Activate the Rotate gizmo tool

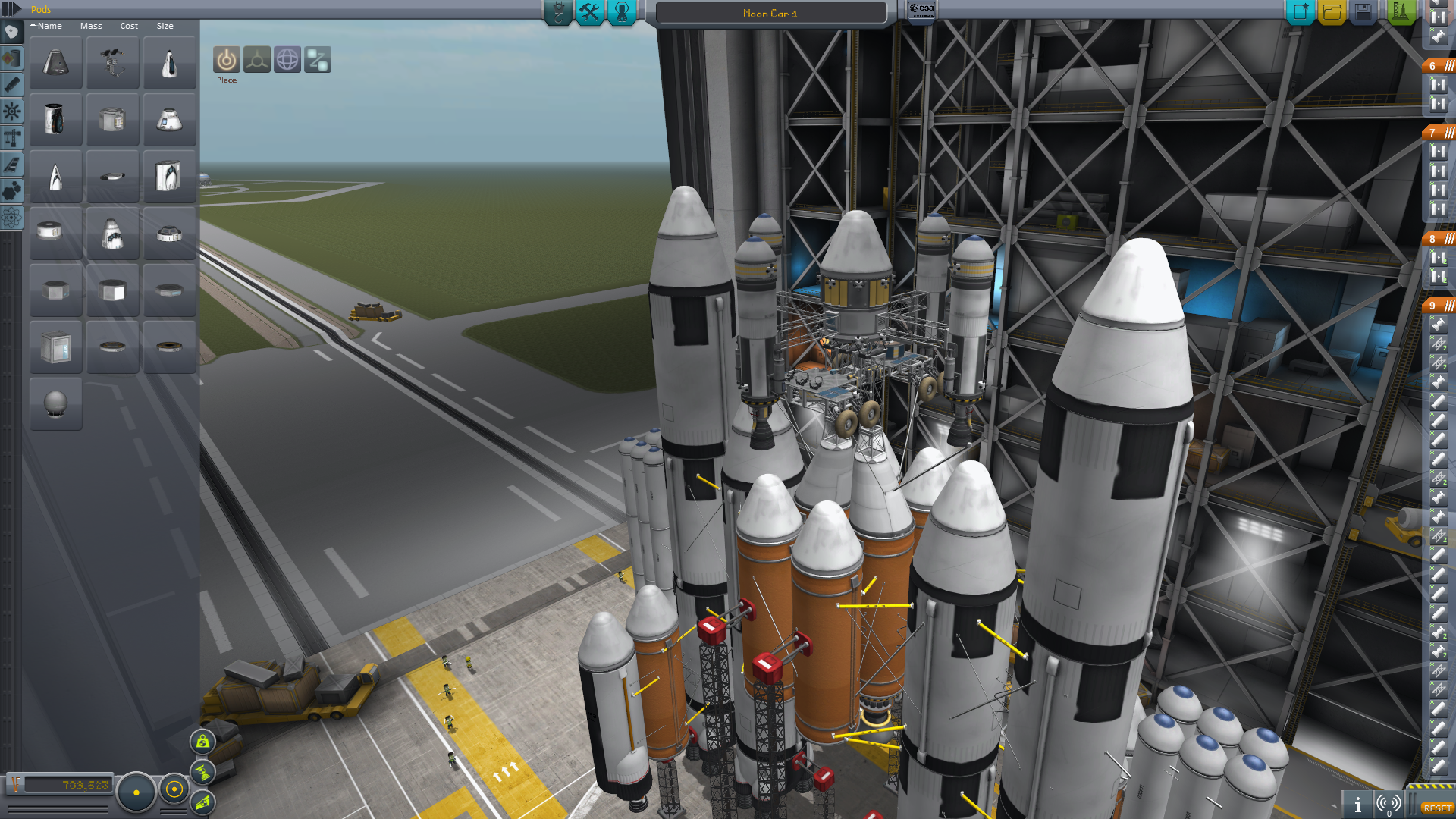point(287,60)
